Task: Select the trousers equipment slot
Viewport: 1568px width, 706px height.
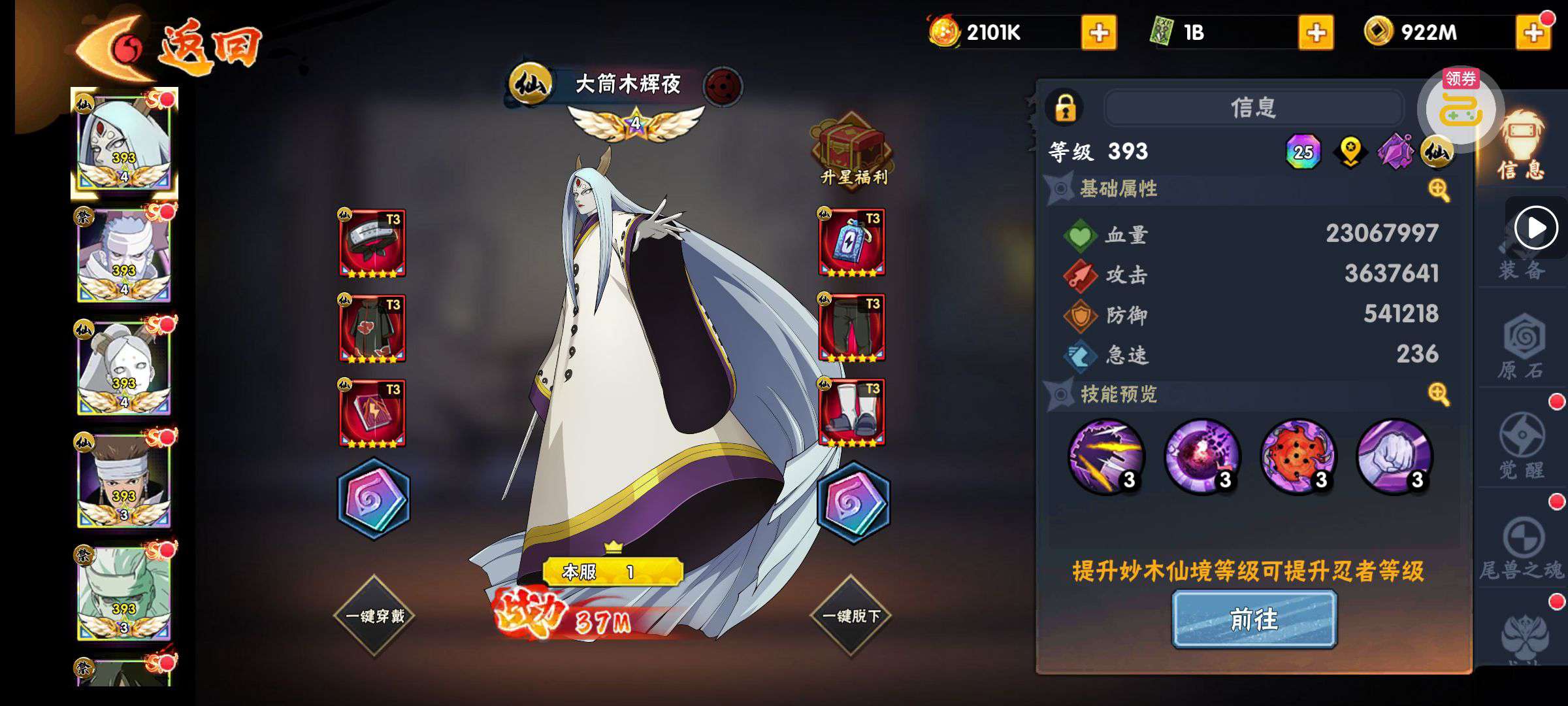Action: [851, 328]
